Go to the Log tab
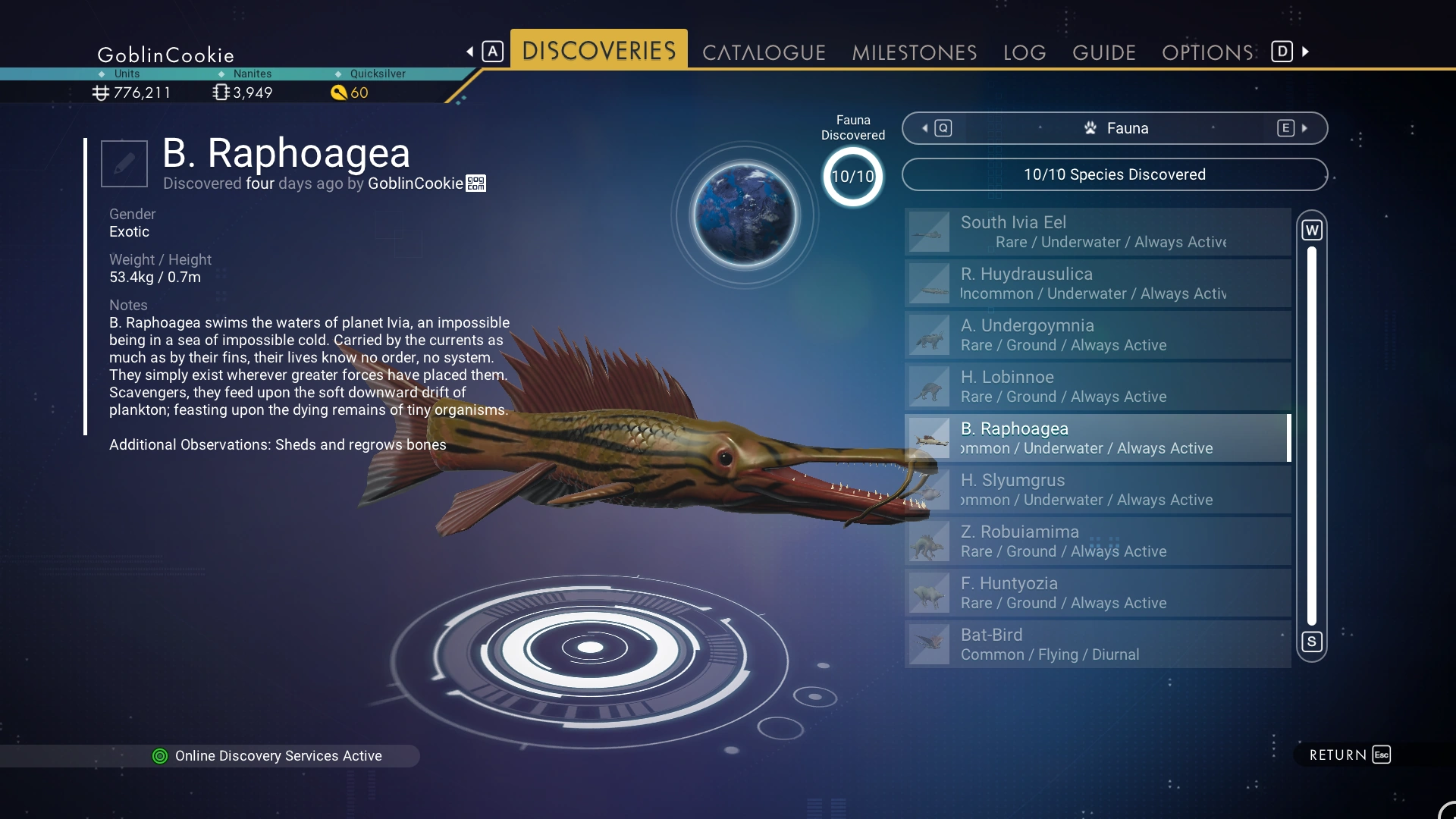1456x819 pixels. [1025, 52]
